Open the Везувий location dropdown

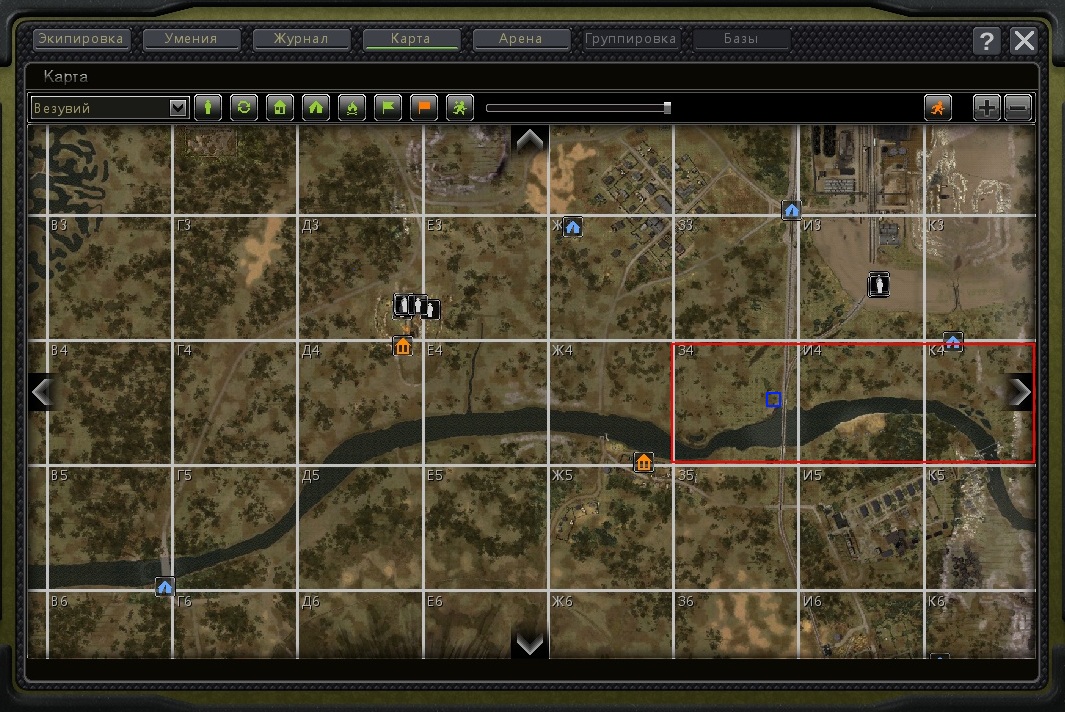[x=179, y=108]
